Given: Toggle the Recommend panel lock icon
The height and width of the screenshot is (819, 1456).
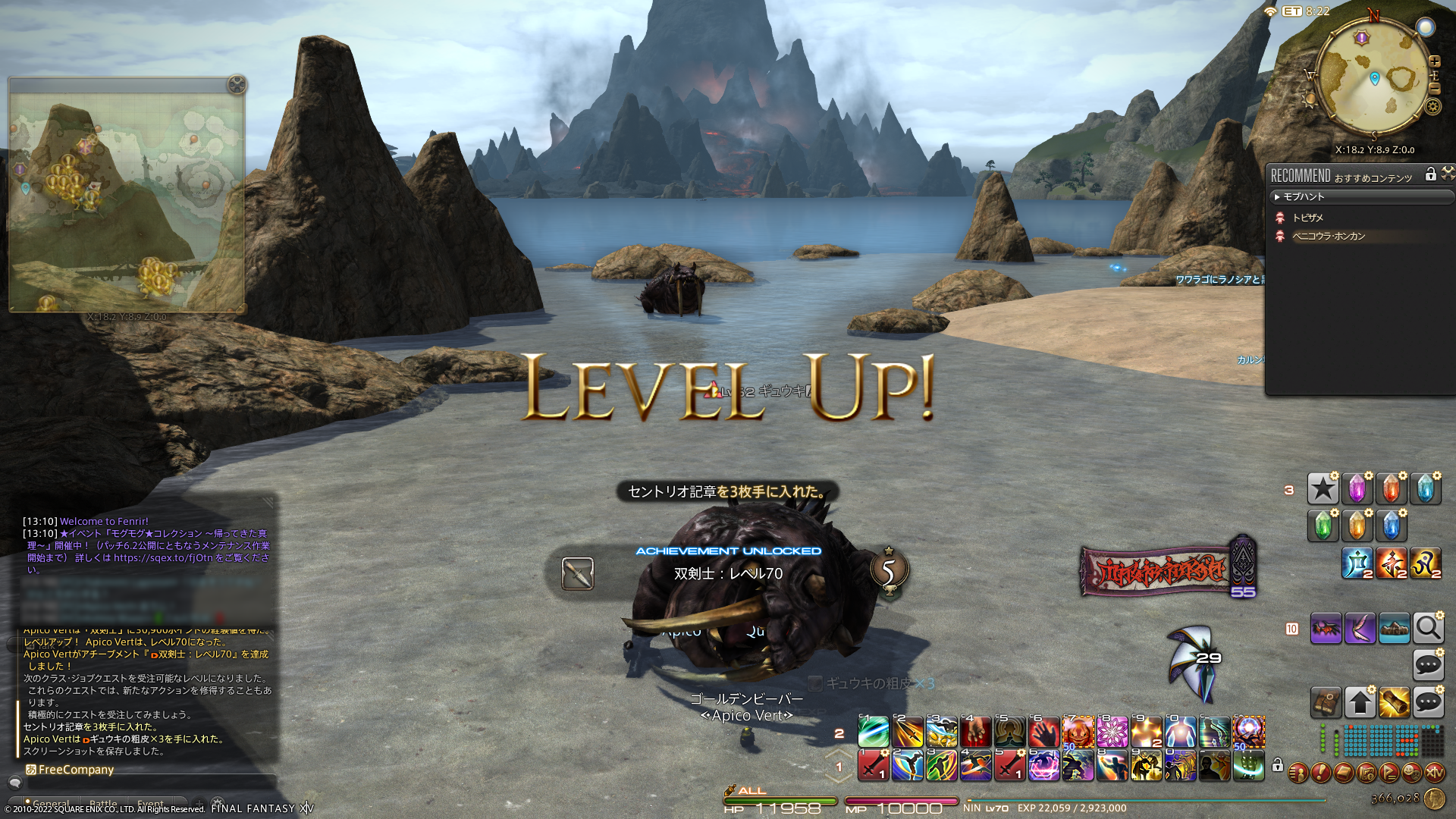Looking at the screenshot, I should pos(1430,174).
